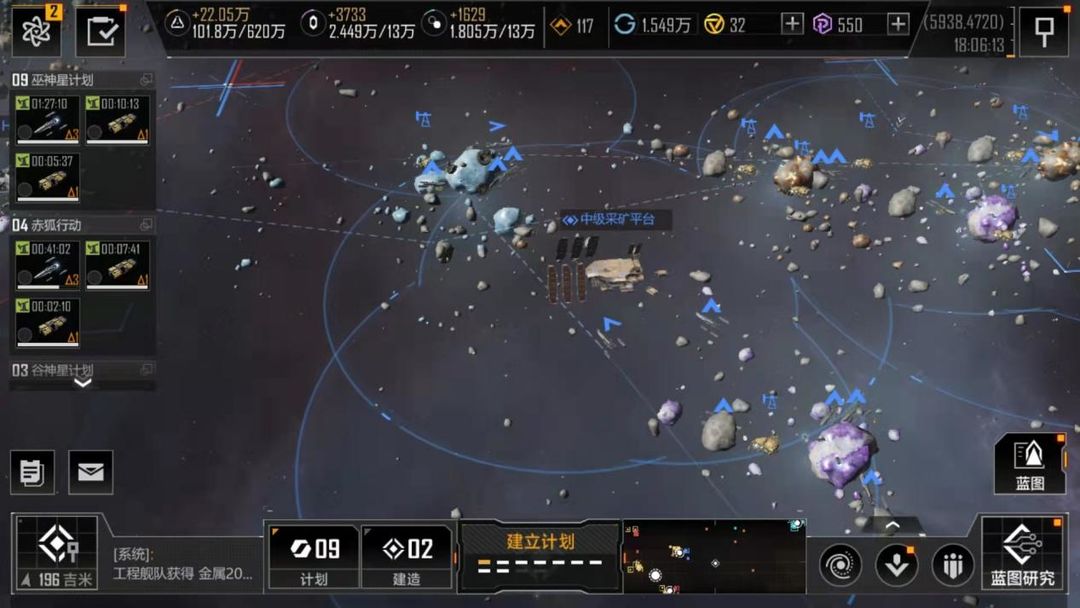The height and width of the screenshot is (608, 1080).
Task: Open the 计划 plans panel showing 09
Action: (x=314, y=557)
